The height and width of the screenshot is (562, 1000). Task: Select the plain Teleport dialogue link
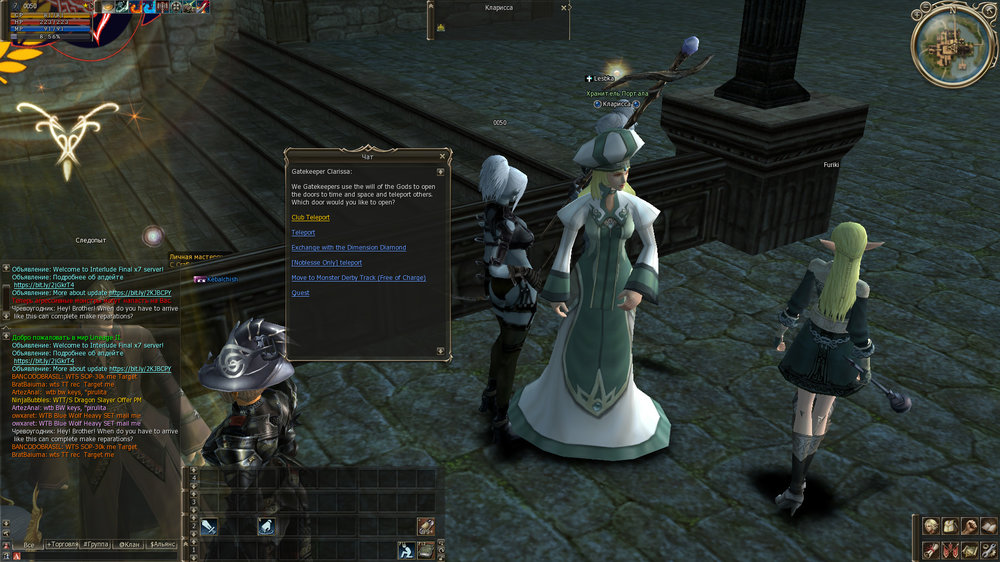(x=303, y=232)
